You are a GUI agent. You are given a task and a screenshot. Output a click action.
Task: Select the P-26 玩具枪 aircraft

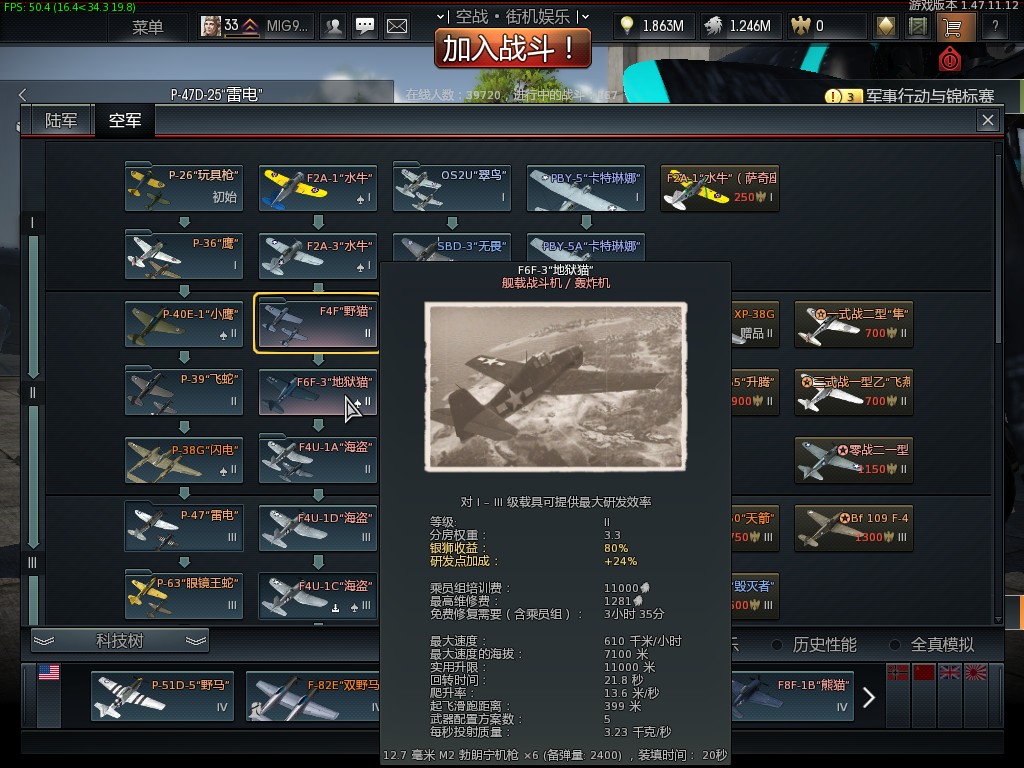[184, 187]
